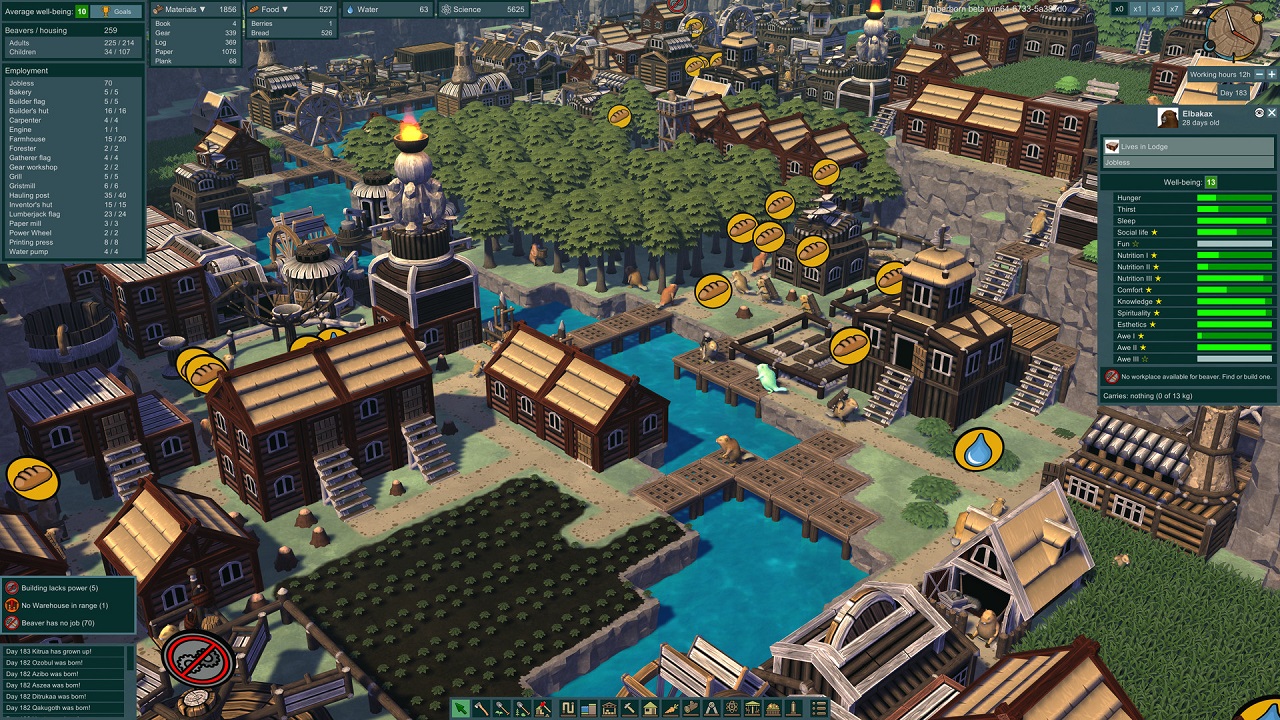The image size is (1280, 720).
Task: Open the list menu in toolbar
Action: [819, 709]
